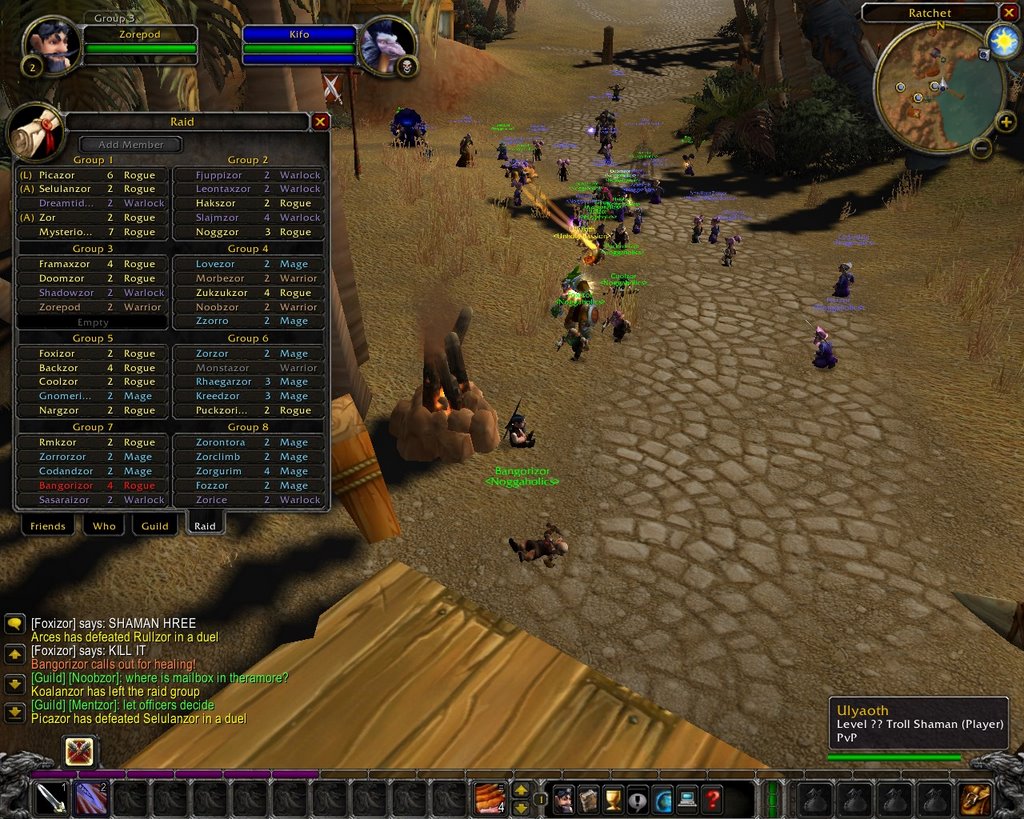Open the red question mark help button
The width and height of the screenshot is (1024, 819).
click(x=711, y=799)
